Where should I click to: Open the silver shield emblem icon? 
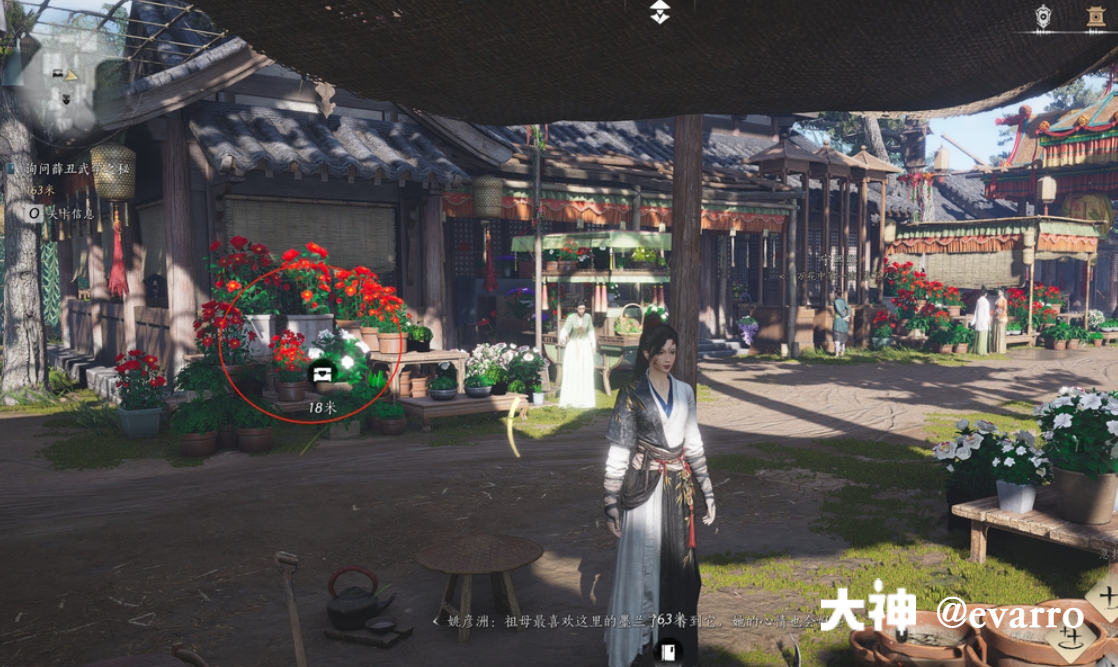click(x=1044, y=16)
